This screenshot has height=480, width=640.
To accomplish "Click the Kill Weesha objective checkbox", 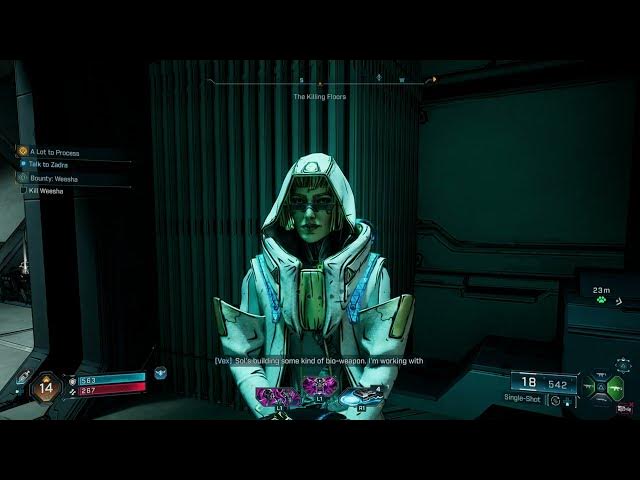I will tap(24, 190).
